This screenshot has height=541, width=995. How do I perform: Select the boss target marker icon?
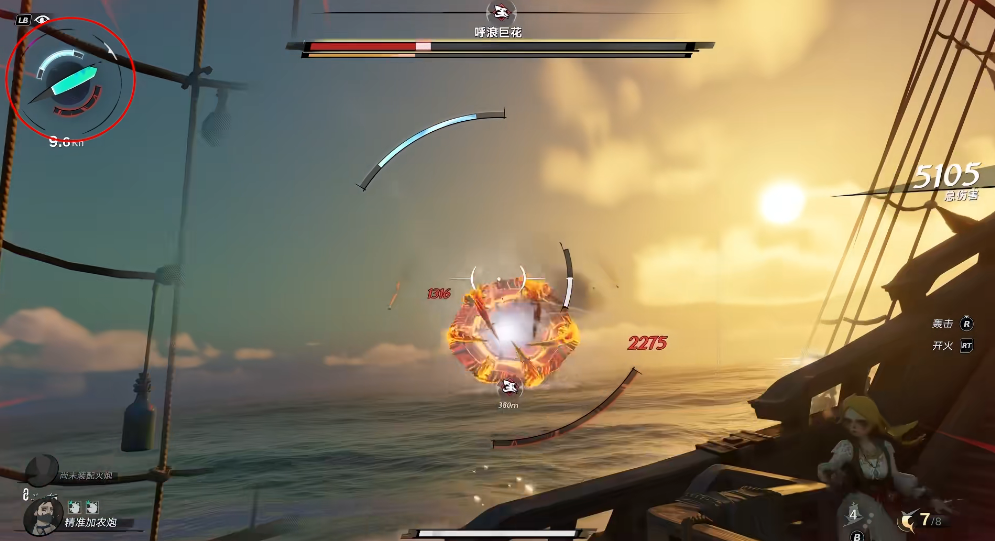(511, 388)
